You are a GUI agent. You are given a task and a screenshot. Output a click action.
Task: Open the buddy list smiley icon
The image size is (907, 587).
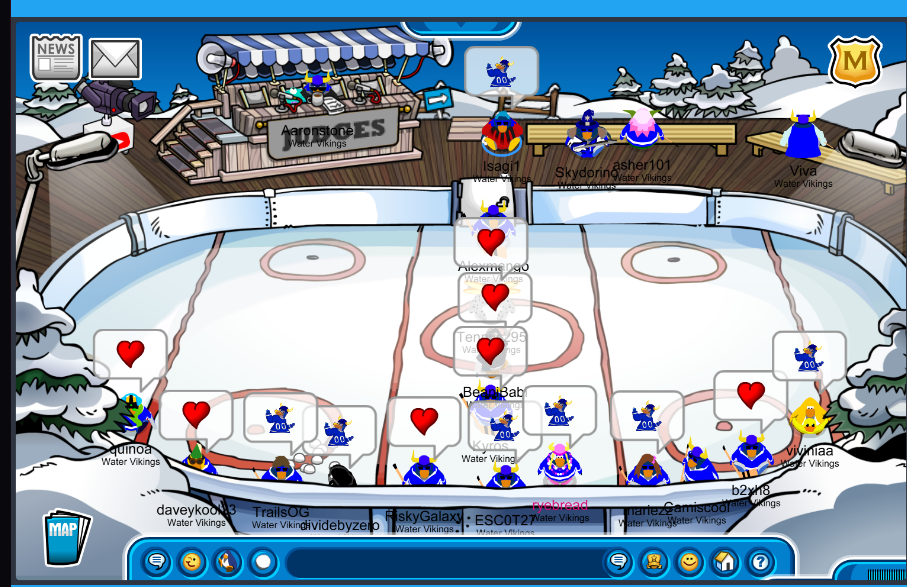688,562
